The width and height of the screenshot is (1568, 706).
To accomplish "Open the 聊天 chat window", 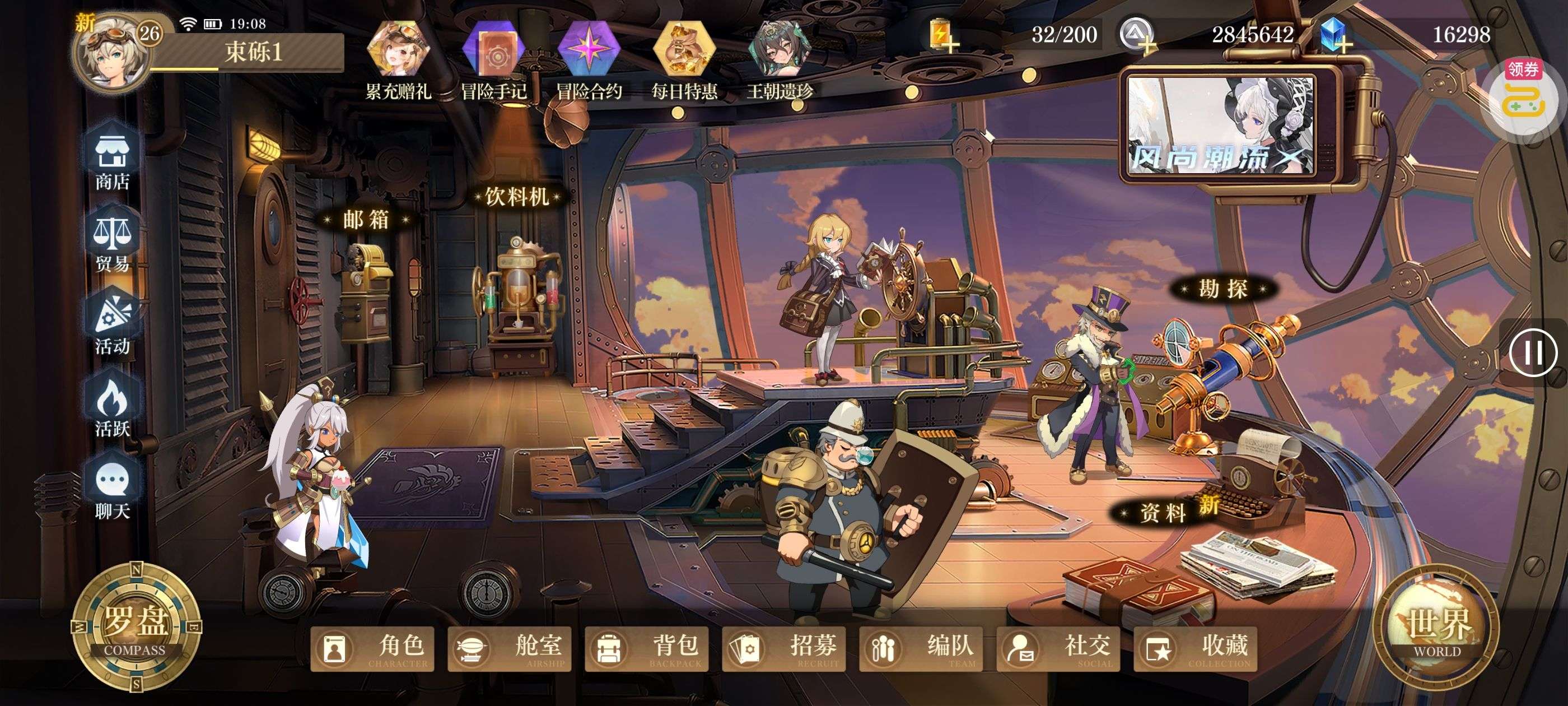I will click(112, 490).
